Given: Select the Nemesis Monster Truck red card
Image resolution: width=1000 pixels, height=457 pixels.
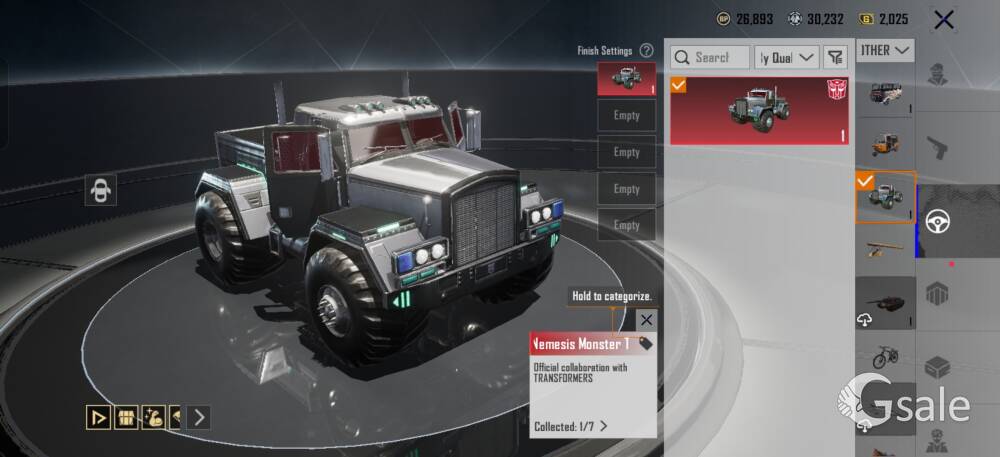Looking at the screenshot, I should click(759, 109).
